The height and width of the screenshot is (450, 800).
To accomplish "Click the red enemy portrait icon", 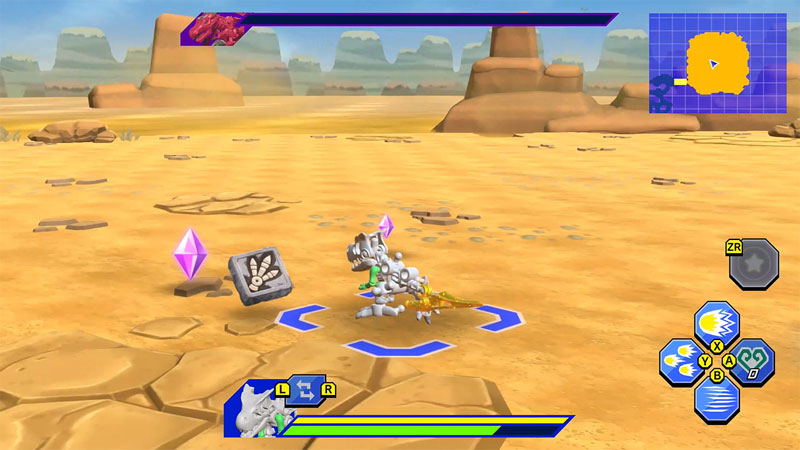I will point(218,28).
